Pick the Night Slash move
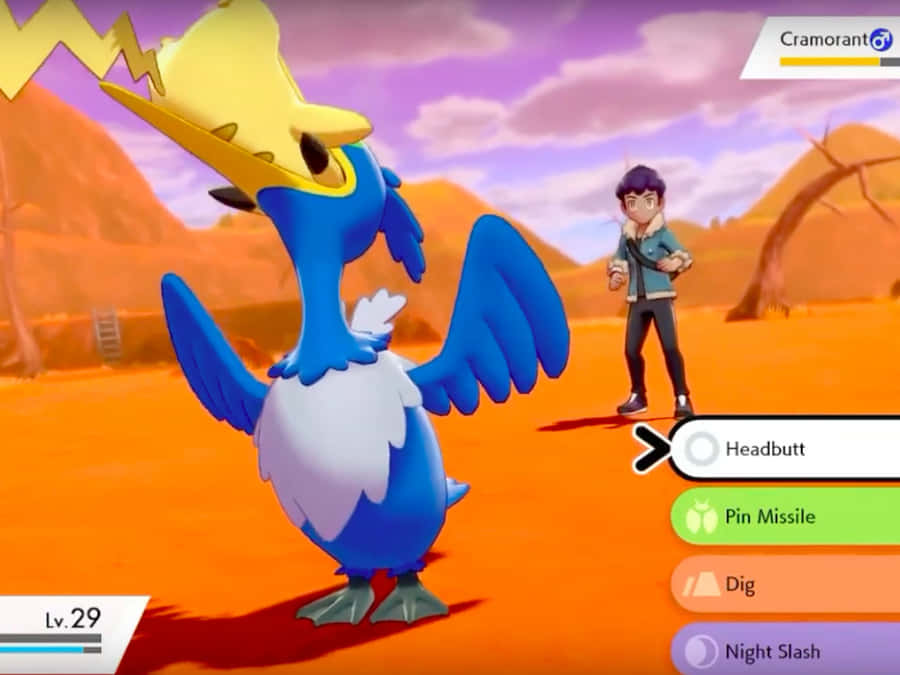This screenshot has height=675, width=900. (785, 651)
